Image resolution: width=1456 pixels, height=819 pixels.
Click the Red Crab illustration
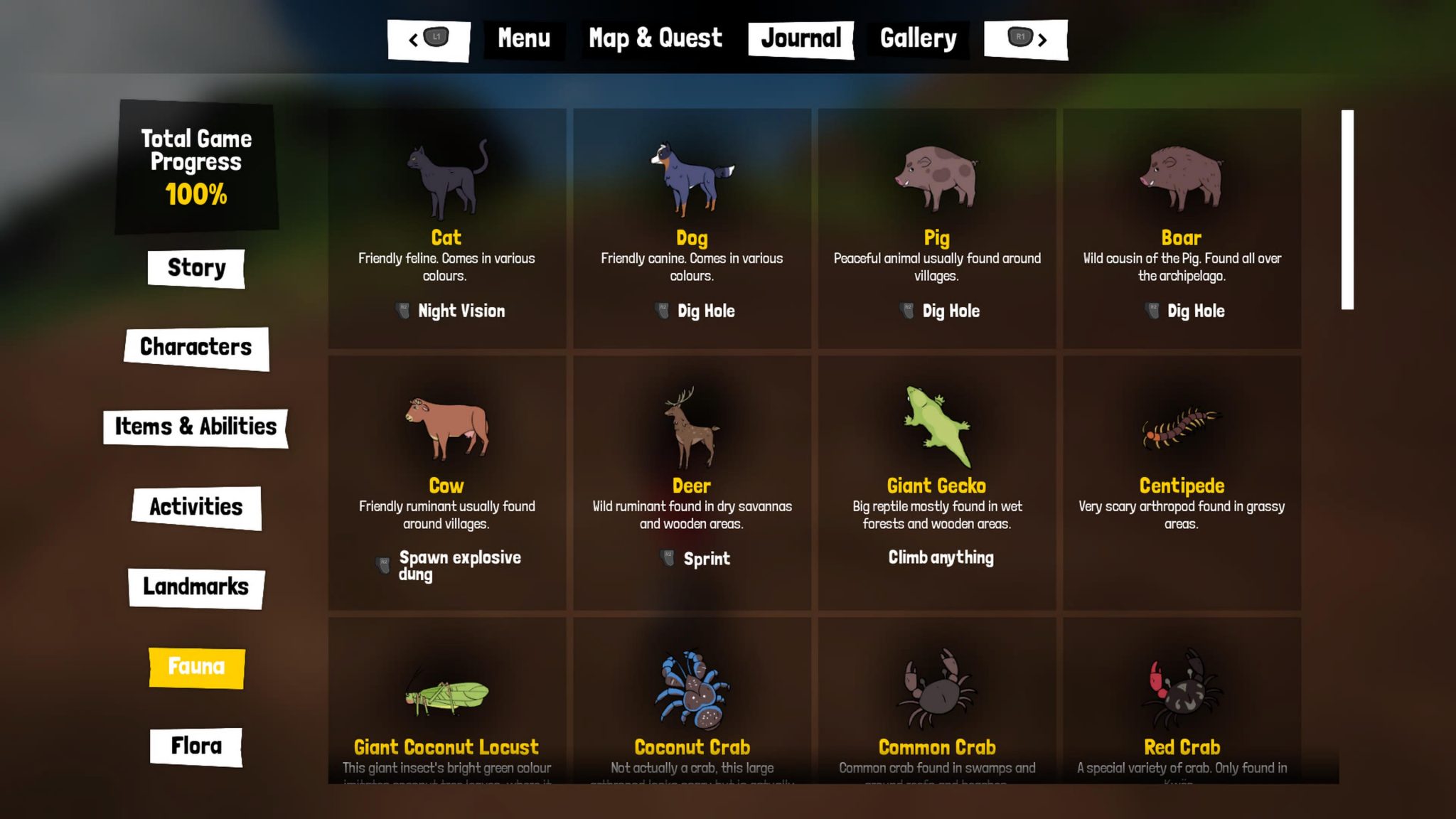pyautogui.click(x=1182, y=690)
